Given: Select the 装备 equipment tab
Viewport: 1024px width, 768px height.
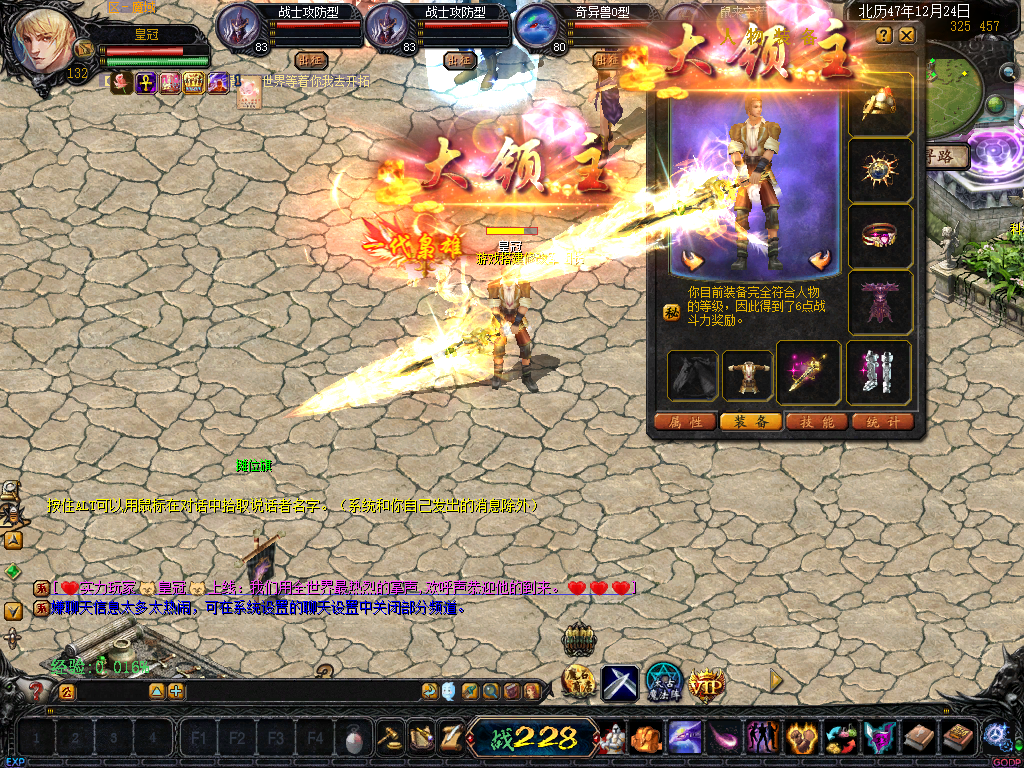Looking at the screenshot, I should click(x=751, y=422).
